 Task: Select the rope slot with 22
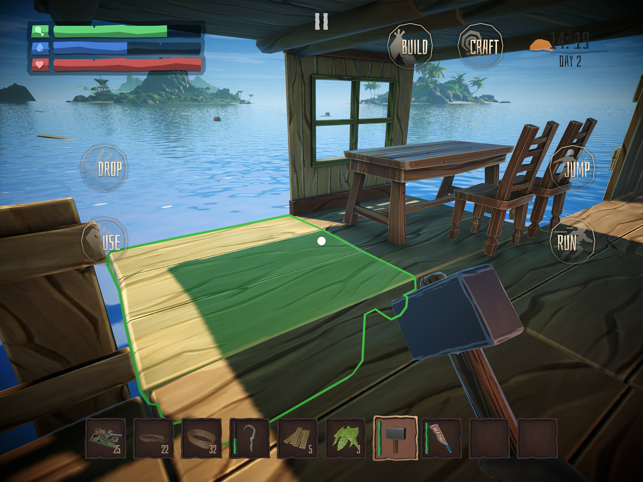[x=154, y=438]
